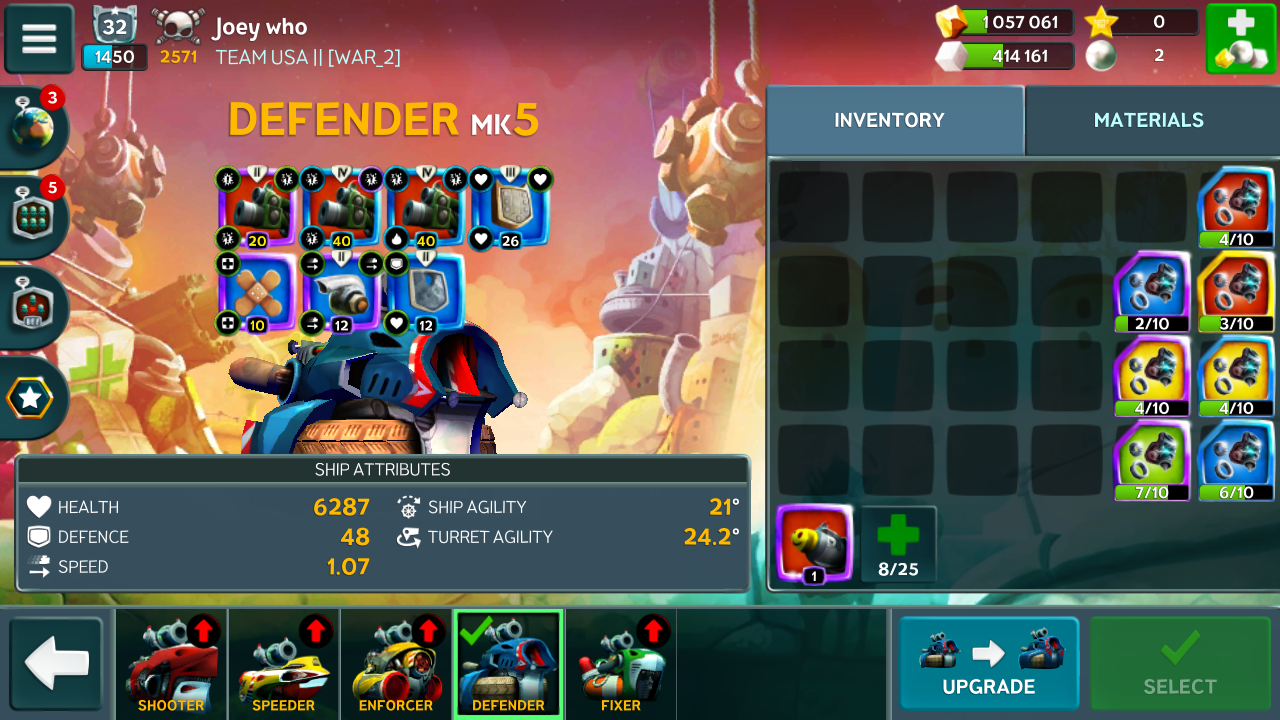The width and height of the screenshot is (1280, 720).
Task: Select the equipped shield item level 26
Action: tap(510, 208)
